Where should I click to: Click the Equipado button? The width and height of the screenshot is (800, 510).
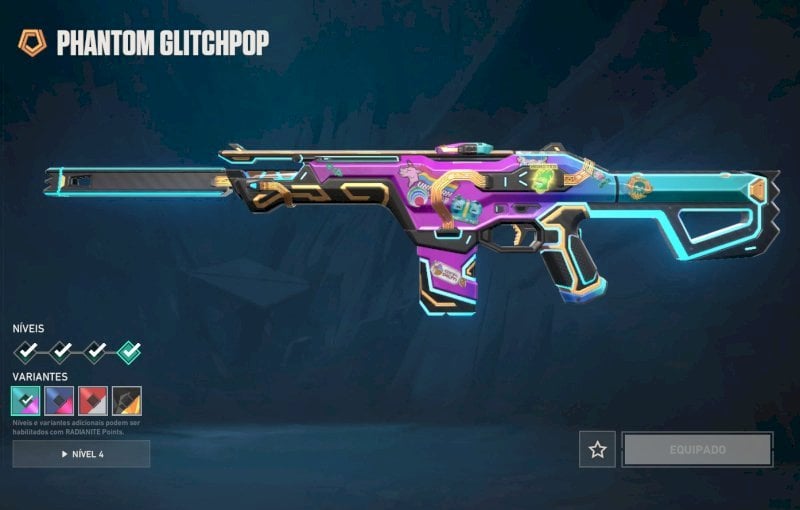(x=697, y=450)
